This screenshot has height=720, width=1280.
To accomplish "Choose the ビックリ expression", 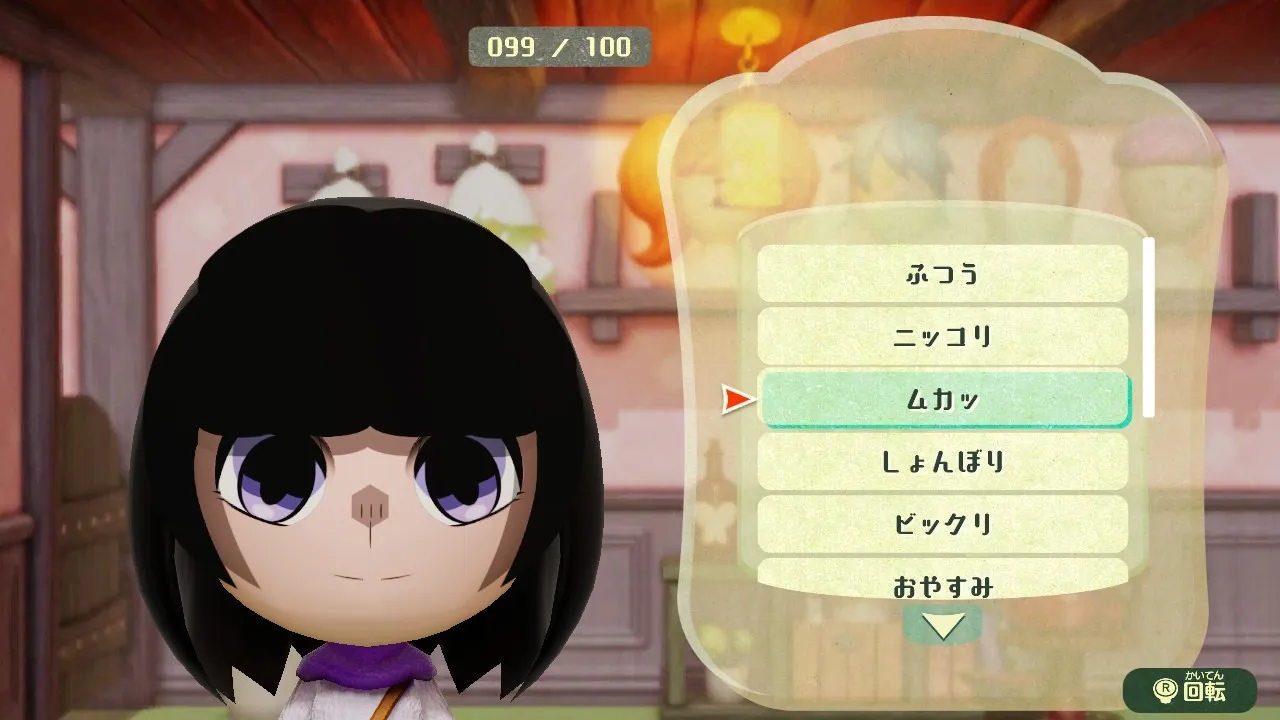I will click(x=942, y=524).
